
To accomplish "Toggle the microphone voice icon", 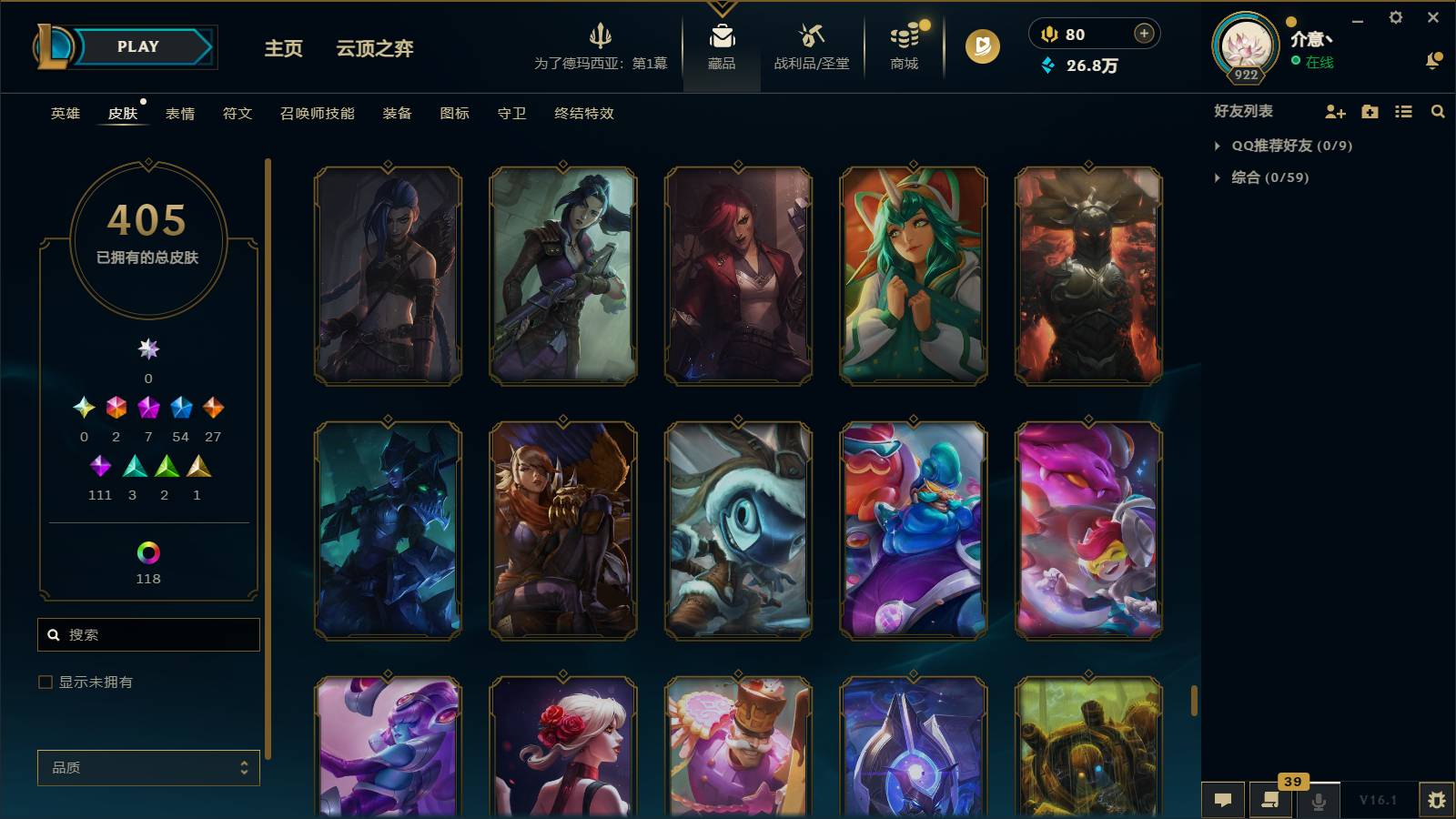I will tap(1318, 800).
